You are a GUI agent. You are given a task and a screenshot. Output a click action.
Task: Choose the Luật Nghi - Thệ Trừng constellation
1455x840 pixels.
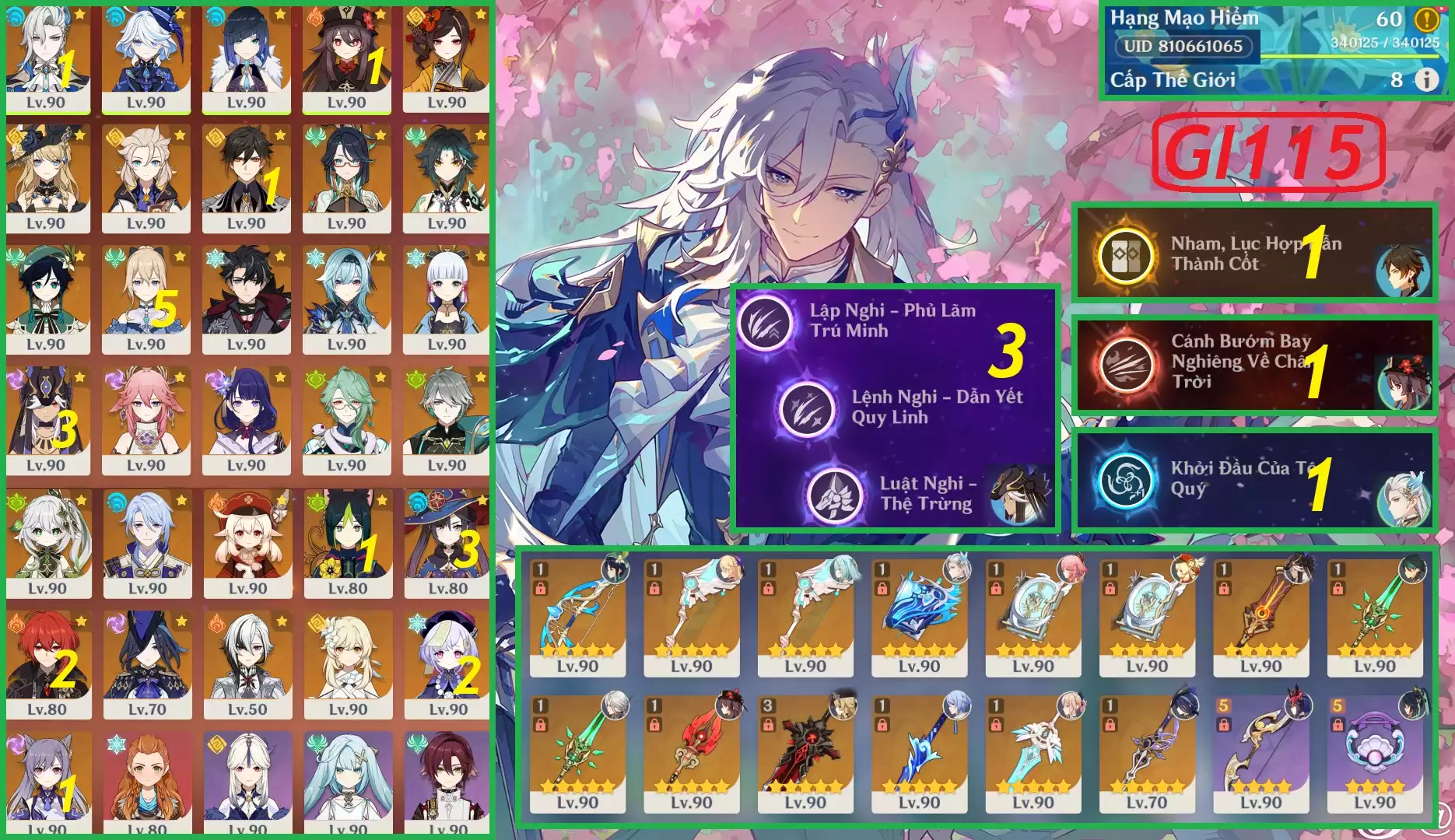coord(836,494)
